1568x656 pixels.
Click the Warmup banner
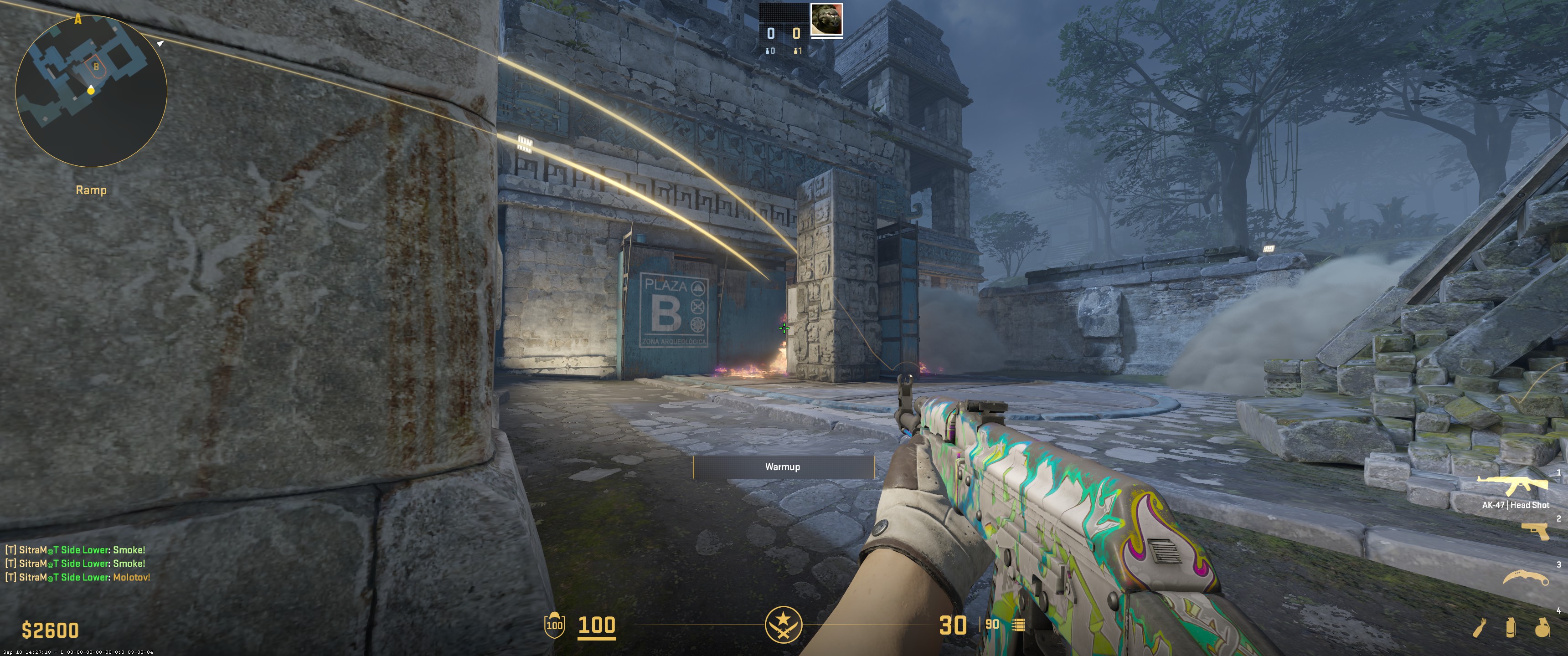tap(784, 467)
